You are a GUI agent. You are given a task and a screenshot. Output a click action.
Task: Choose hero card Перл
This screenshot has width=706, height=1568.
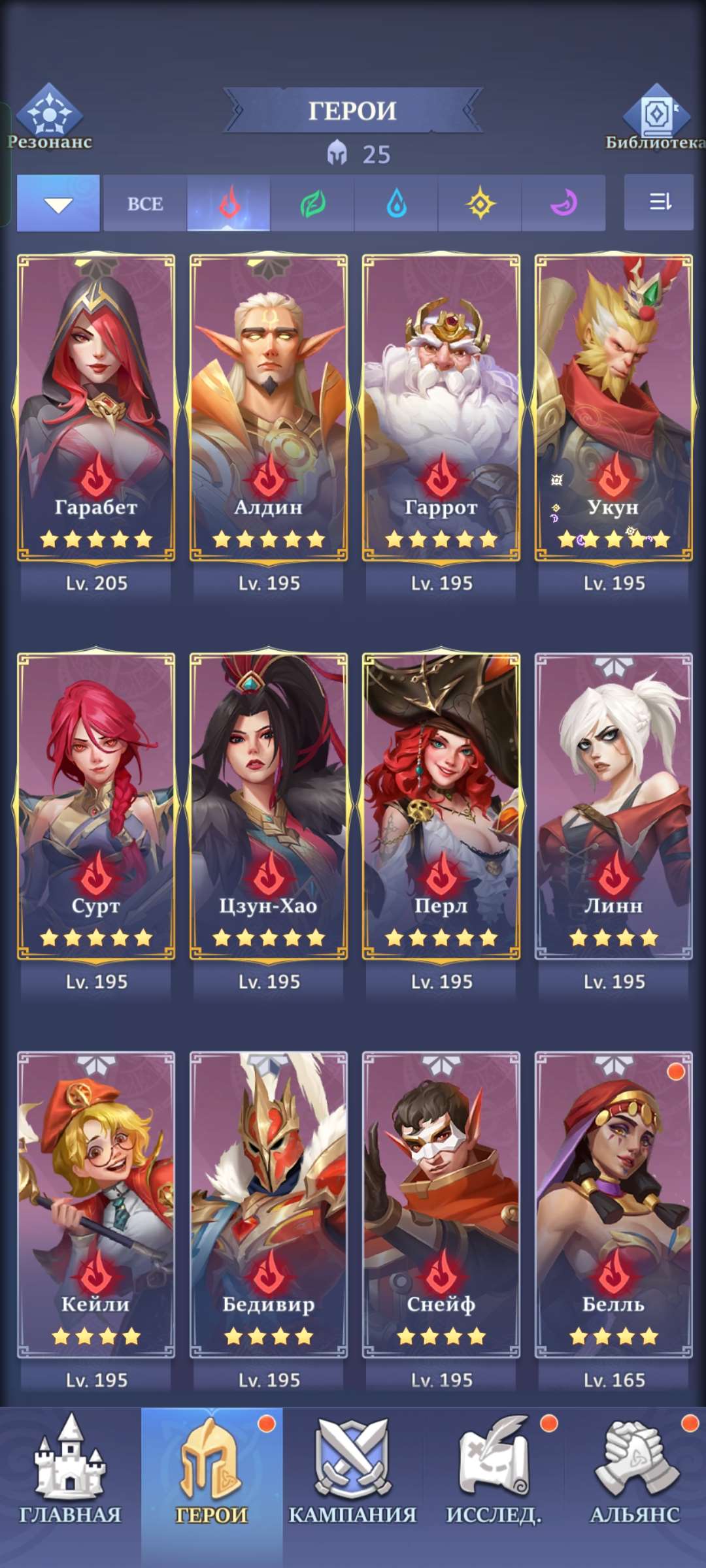[441, 806]
